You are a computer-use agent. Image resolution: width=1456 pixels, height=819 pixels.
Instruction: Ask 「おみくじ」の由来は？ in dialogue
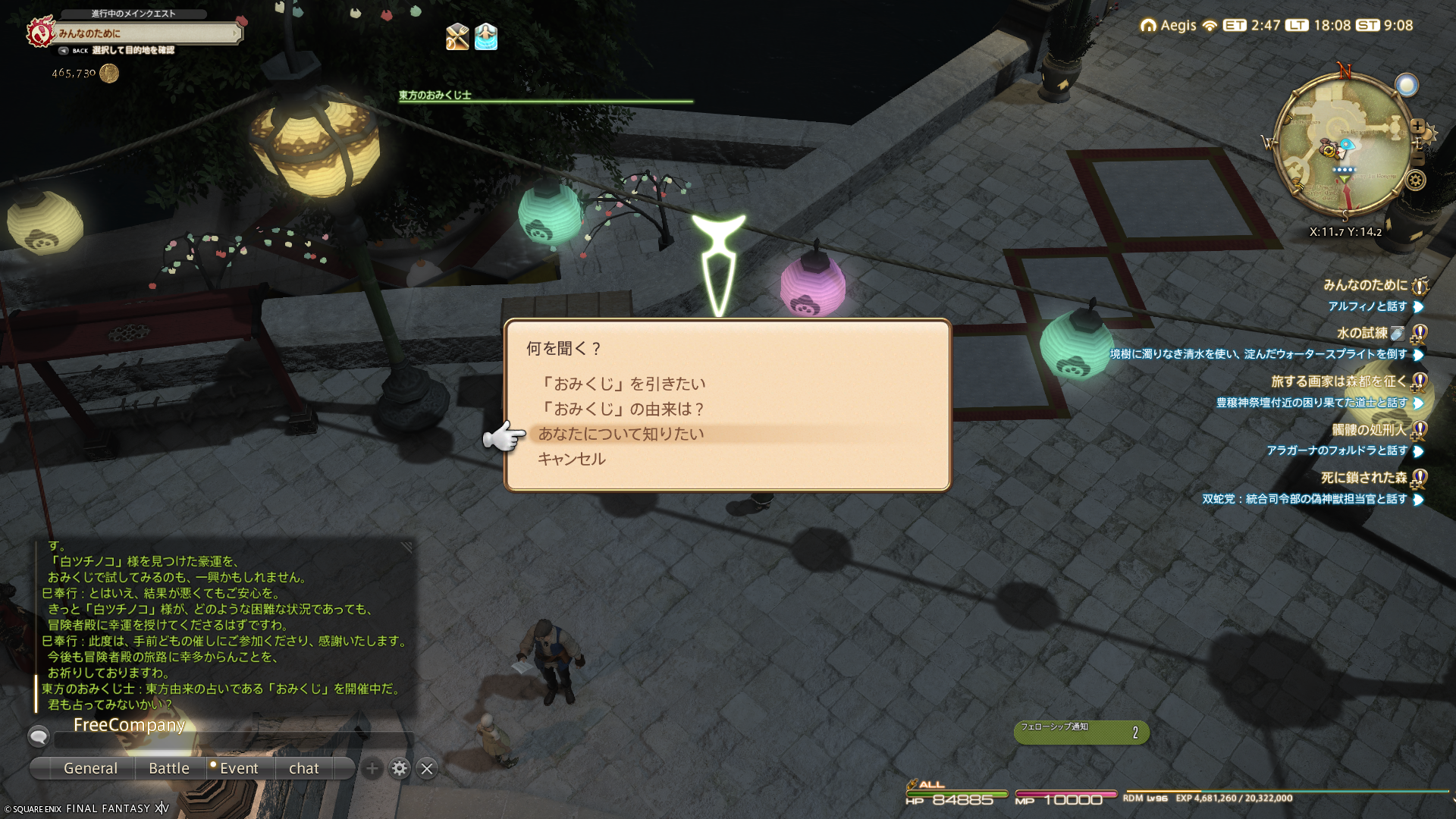pos(622,409)
